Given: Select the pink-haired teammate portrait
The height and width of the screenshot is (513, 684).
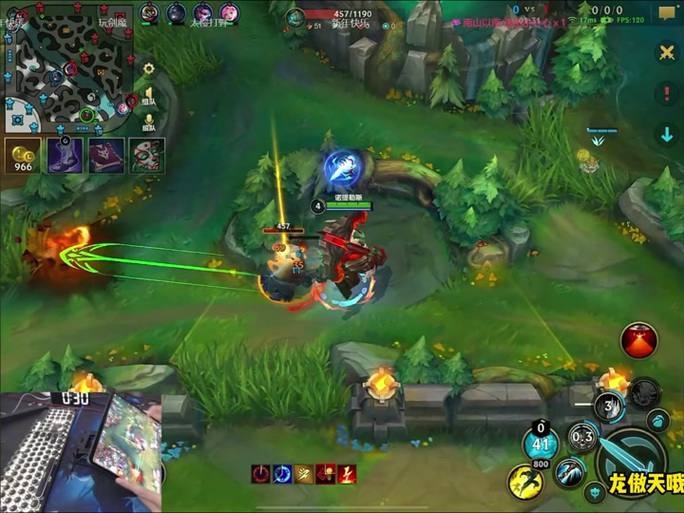Looking at the screenshot, I should click(x=229, y=13).
